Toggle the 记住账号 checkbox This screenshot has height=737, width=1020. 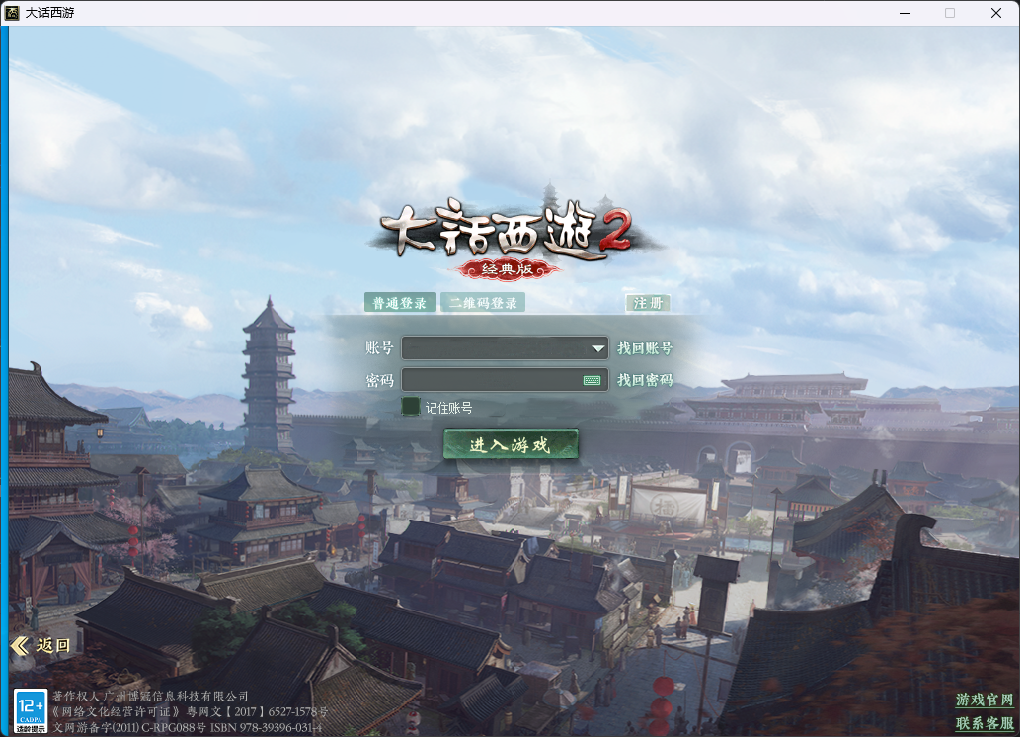pyautogui.click(x=410, y=406)
